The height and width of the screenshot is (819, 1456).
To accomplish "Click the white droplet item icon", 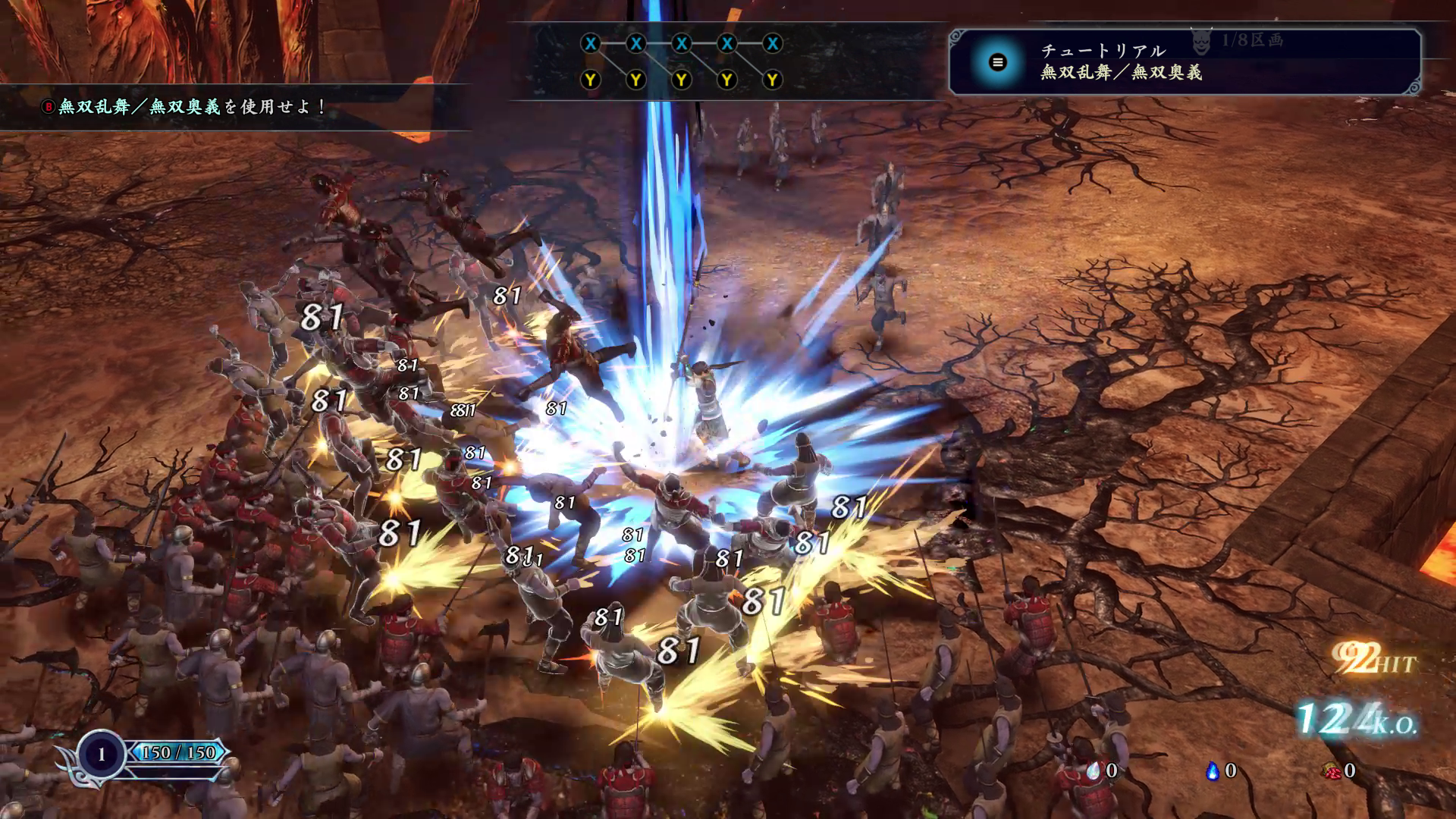I will (x=1093, y=770).
